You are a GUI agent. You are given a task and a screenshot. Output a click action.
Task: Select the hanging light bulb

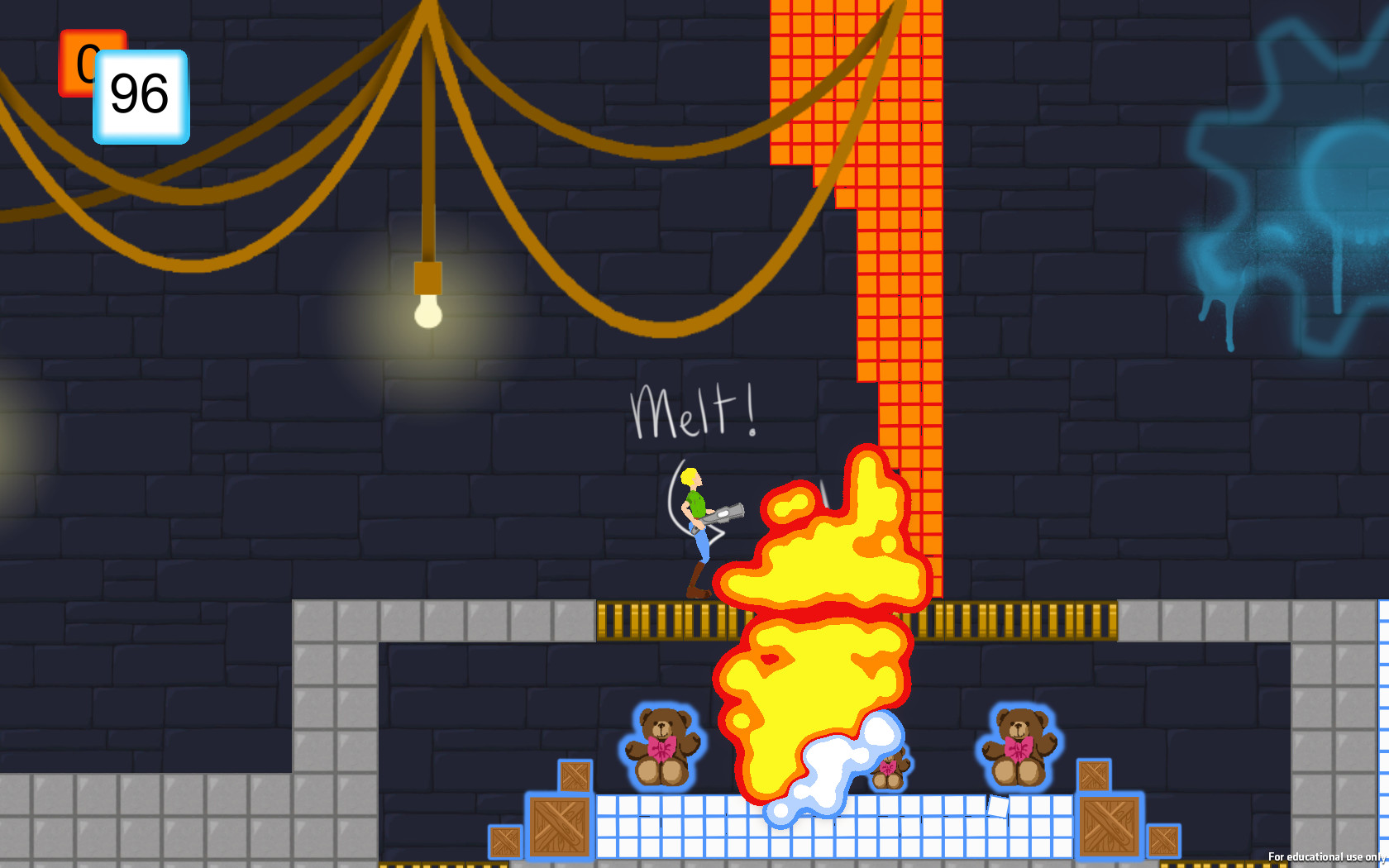tap(427, 314)
